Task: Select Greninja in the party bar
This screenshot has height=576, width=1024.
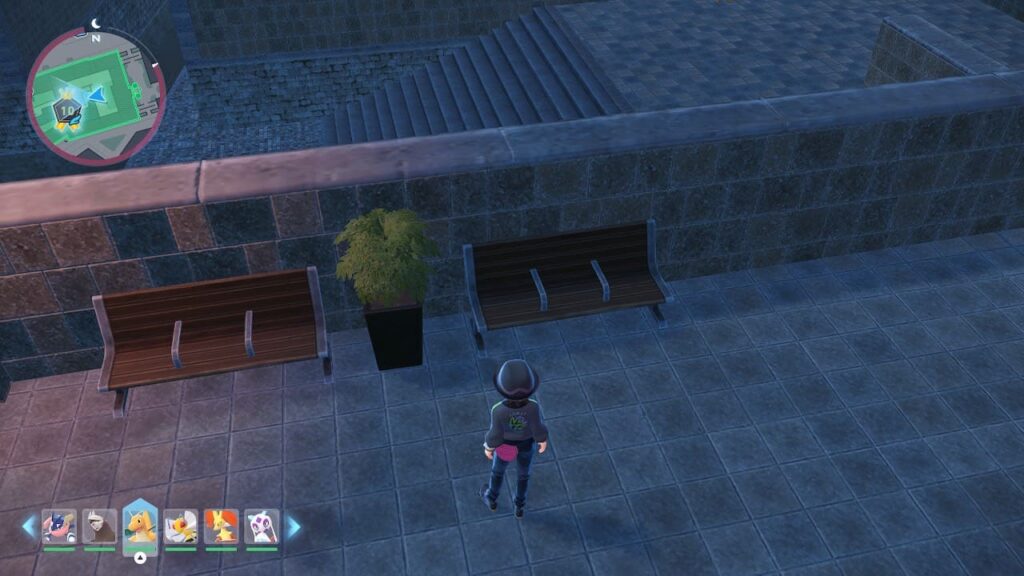Action: [x=58, y=526]
